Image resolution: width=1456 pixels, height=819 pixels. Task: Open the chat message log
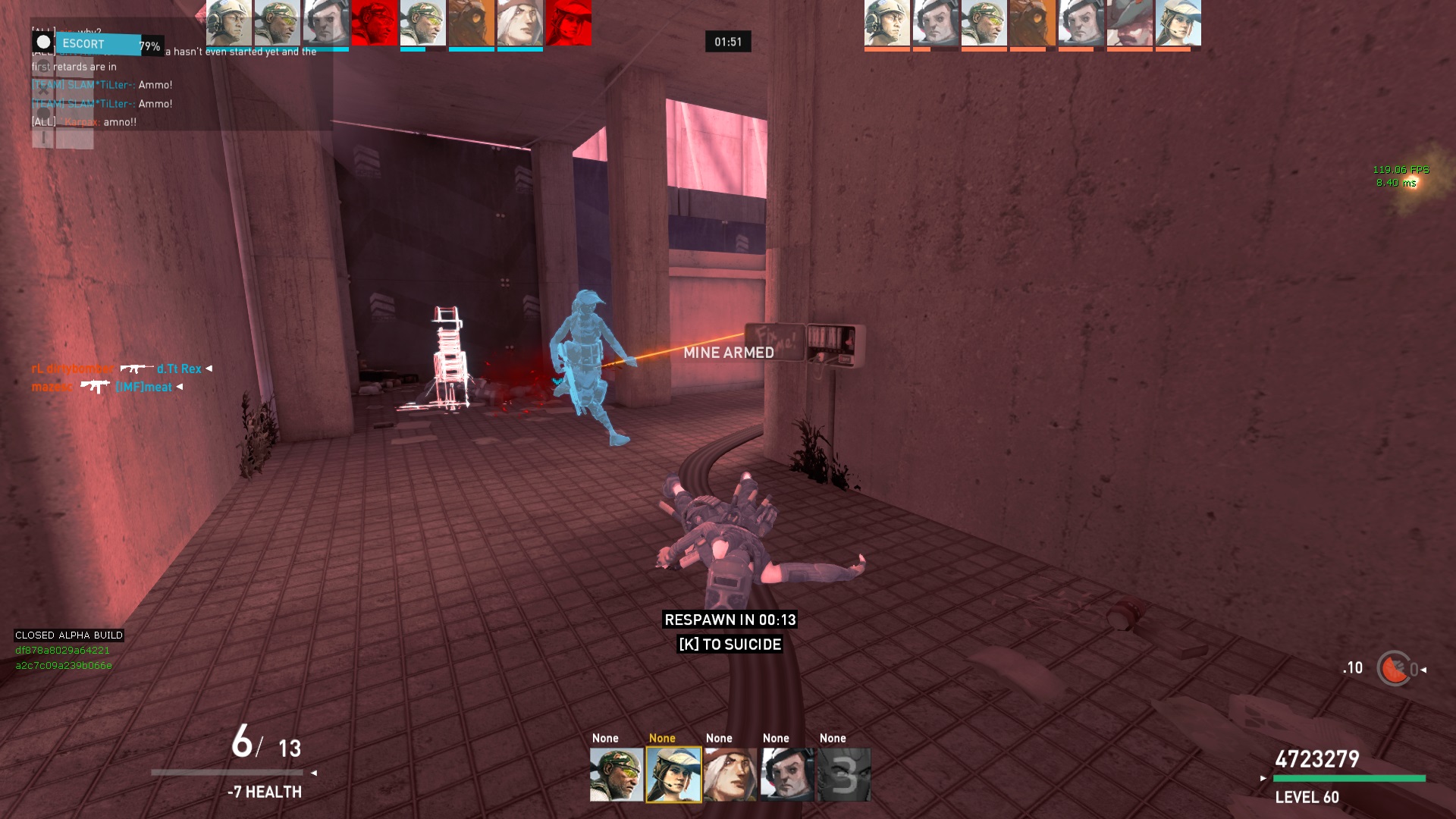[x=174, y=85]
